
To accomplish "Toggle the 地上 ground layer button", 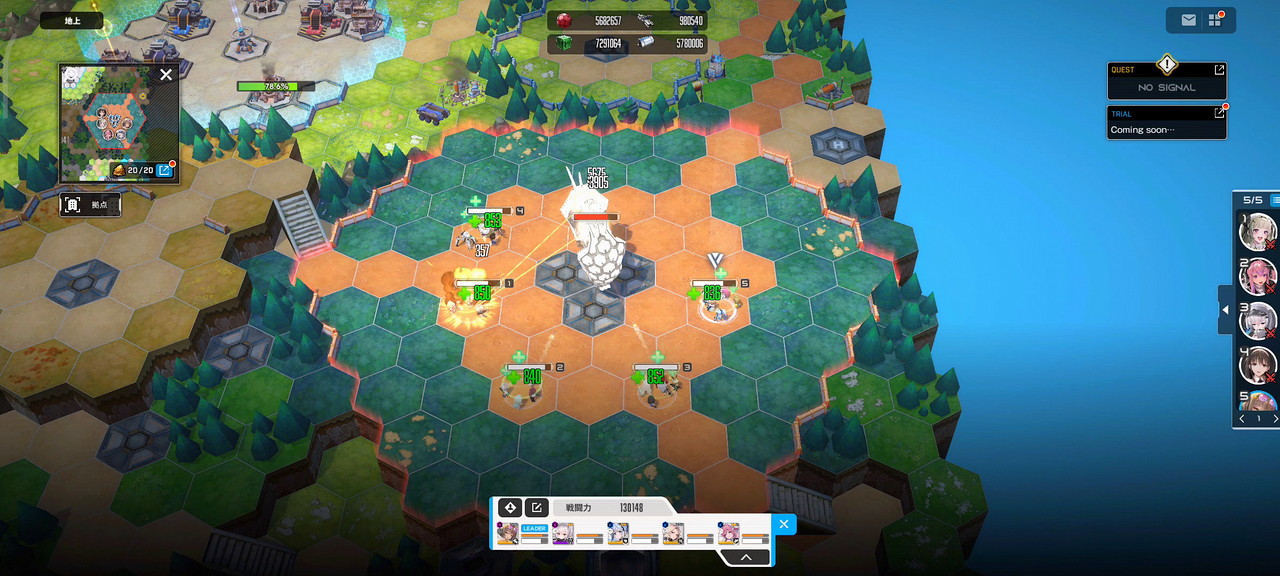I will (71, 20).
